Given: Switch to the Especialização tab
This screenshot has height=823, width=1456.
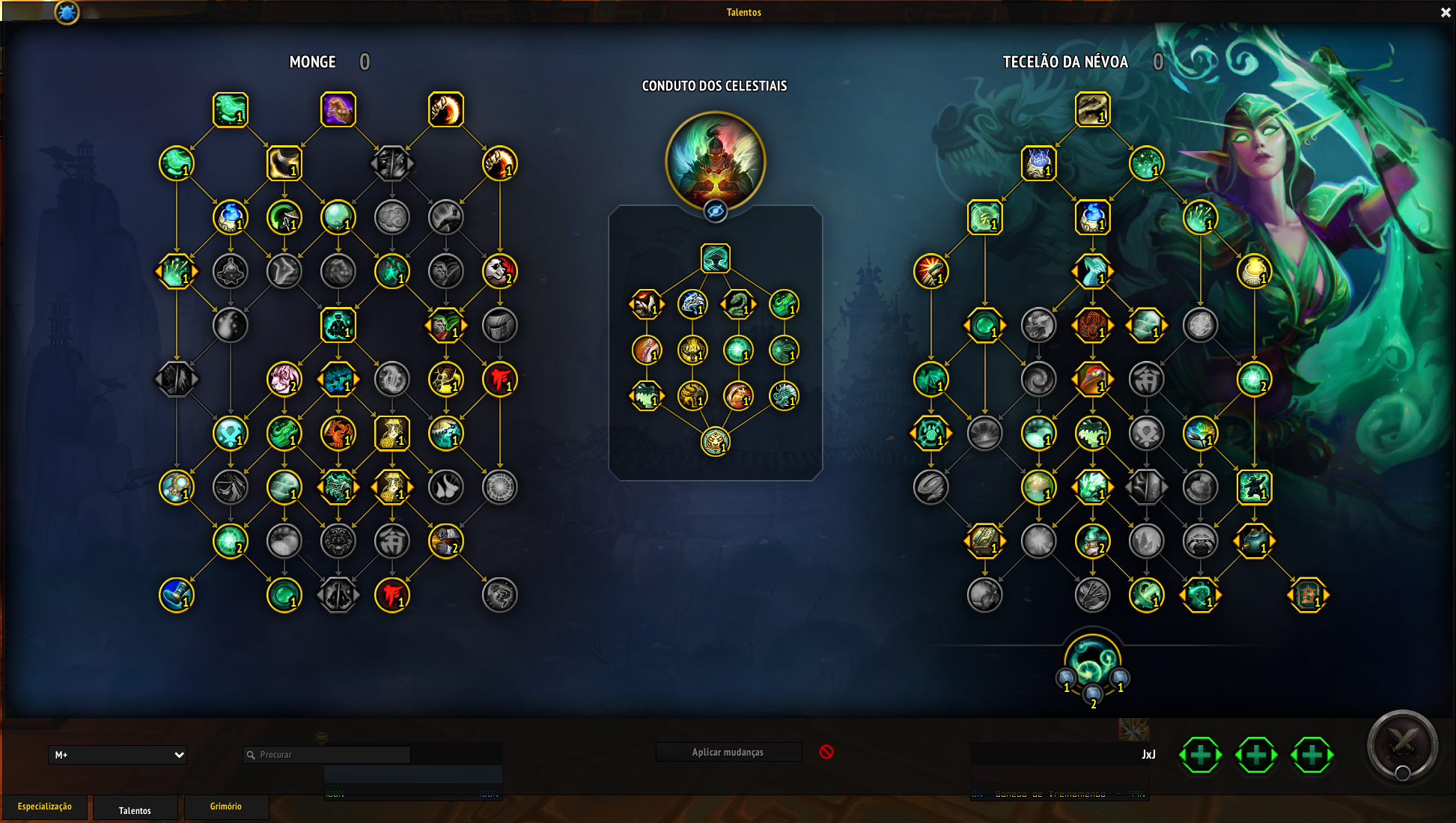Looking at the screenshot, I should [45, 807].
